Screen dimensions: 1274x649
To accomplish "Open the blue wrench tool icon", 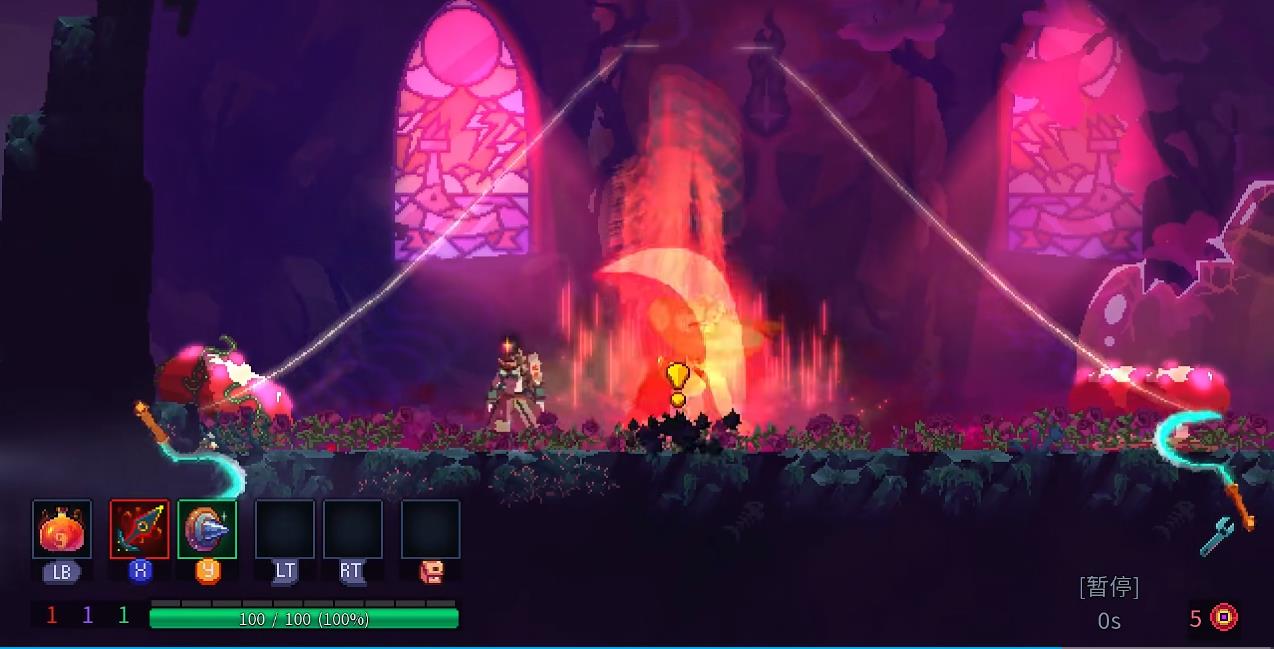I will click(1216, 538).
